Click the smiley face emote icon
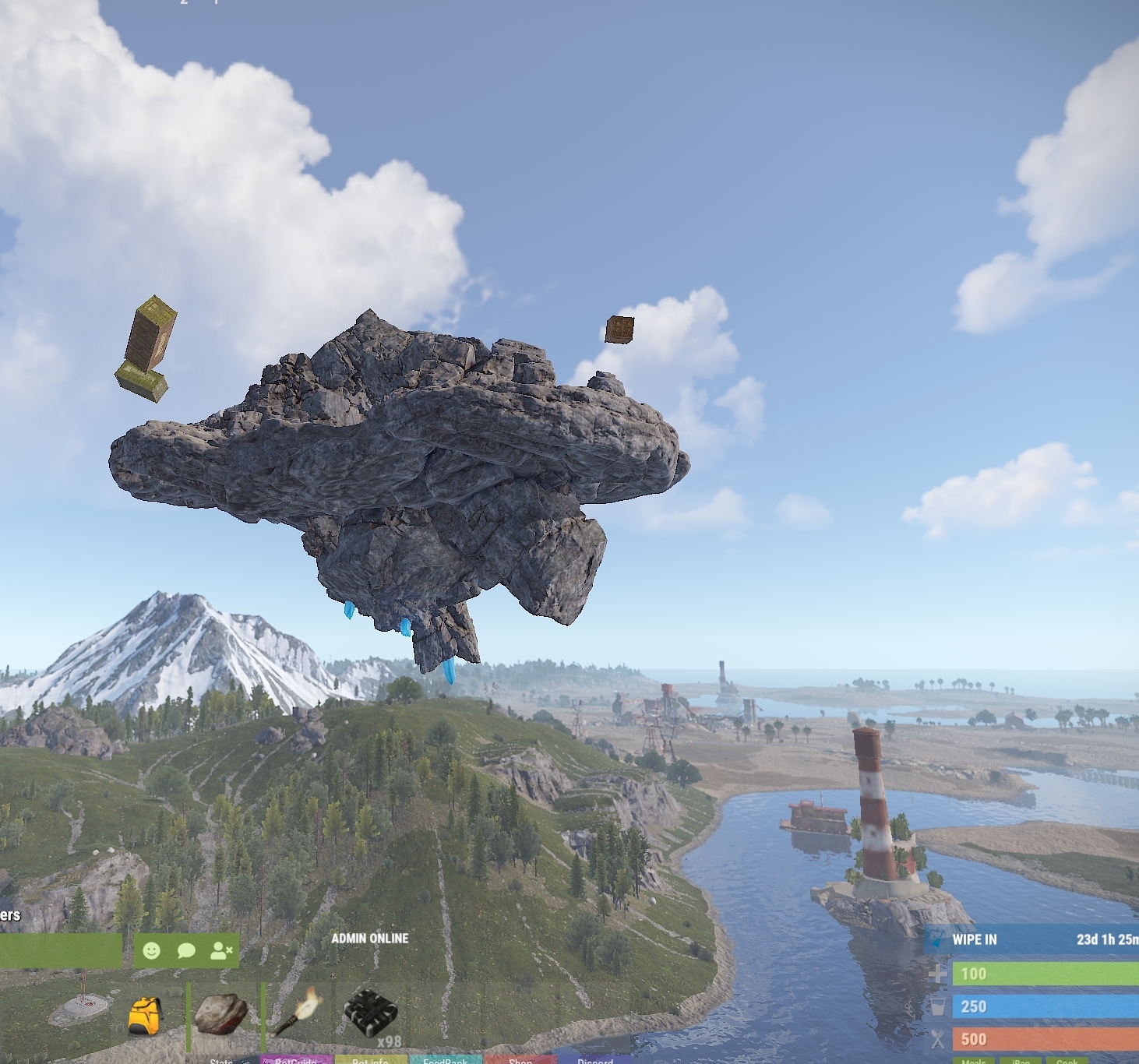This screenshot has width=1139, height=1064. (x=152, y=950)
